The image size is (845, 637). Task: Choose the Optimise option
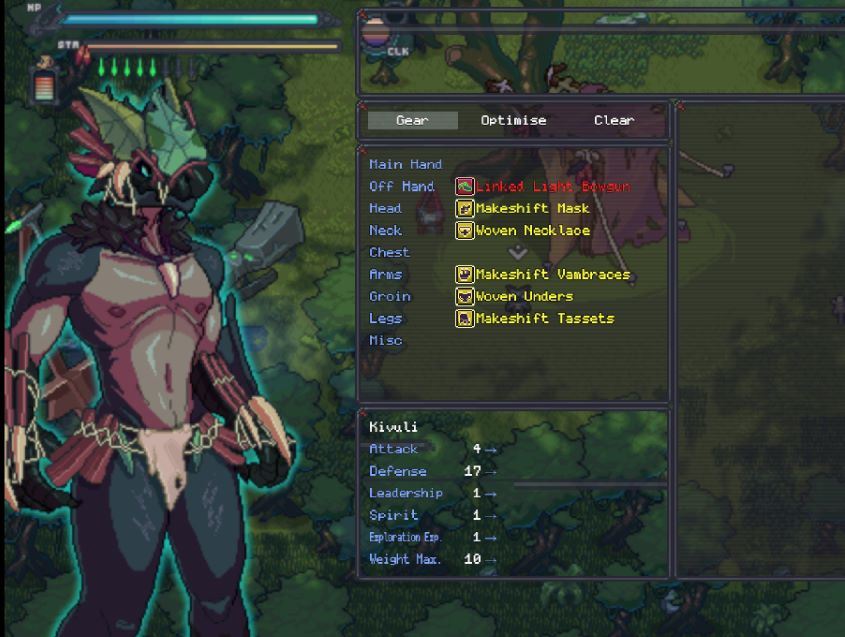pyautogui.click(x=513, y=120)
